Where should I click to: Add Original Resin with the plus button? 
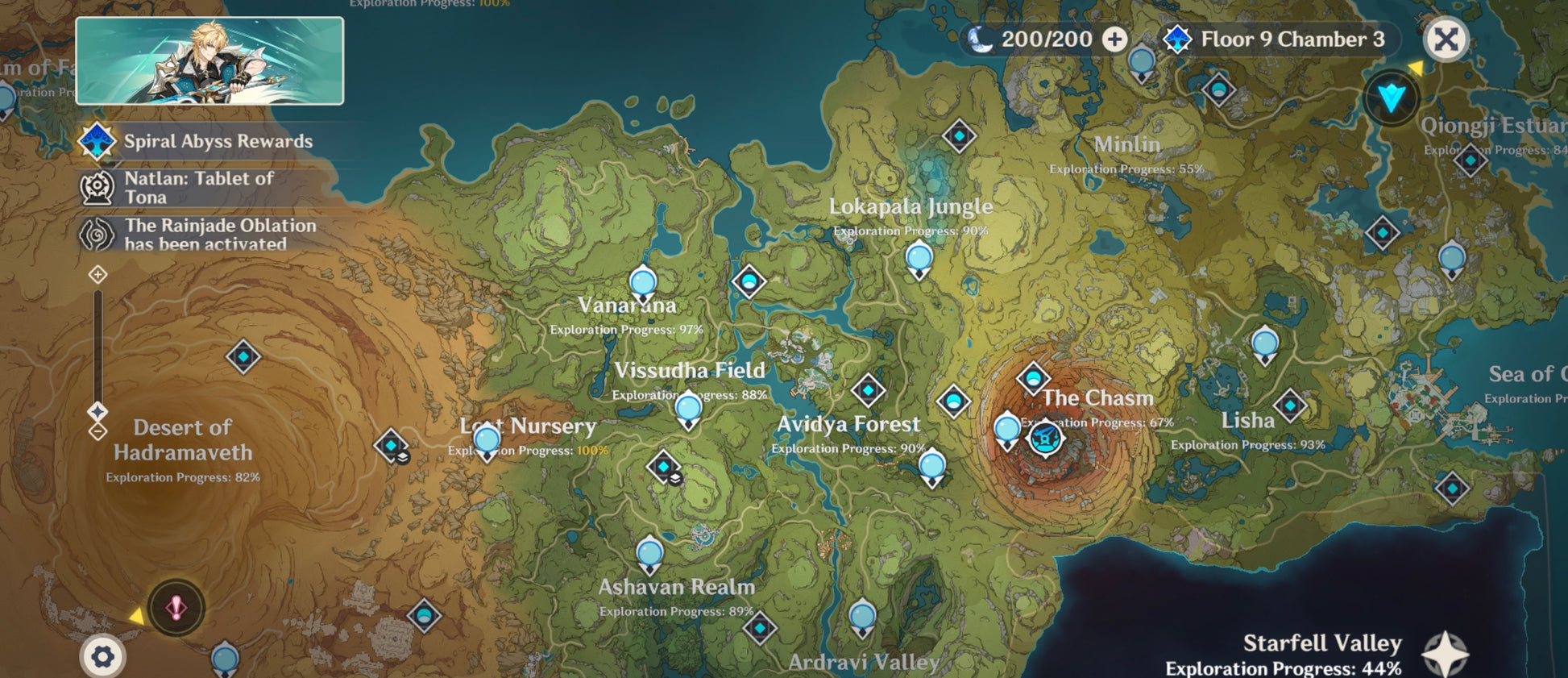tap(1114, 40)
